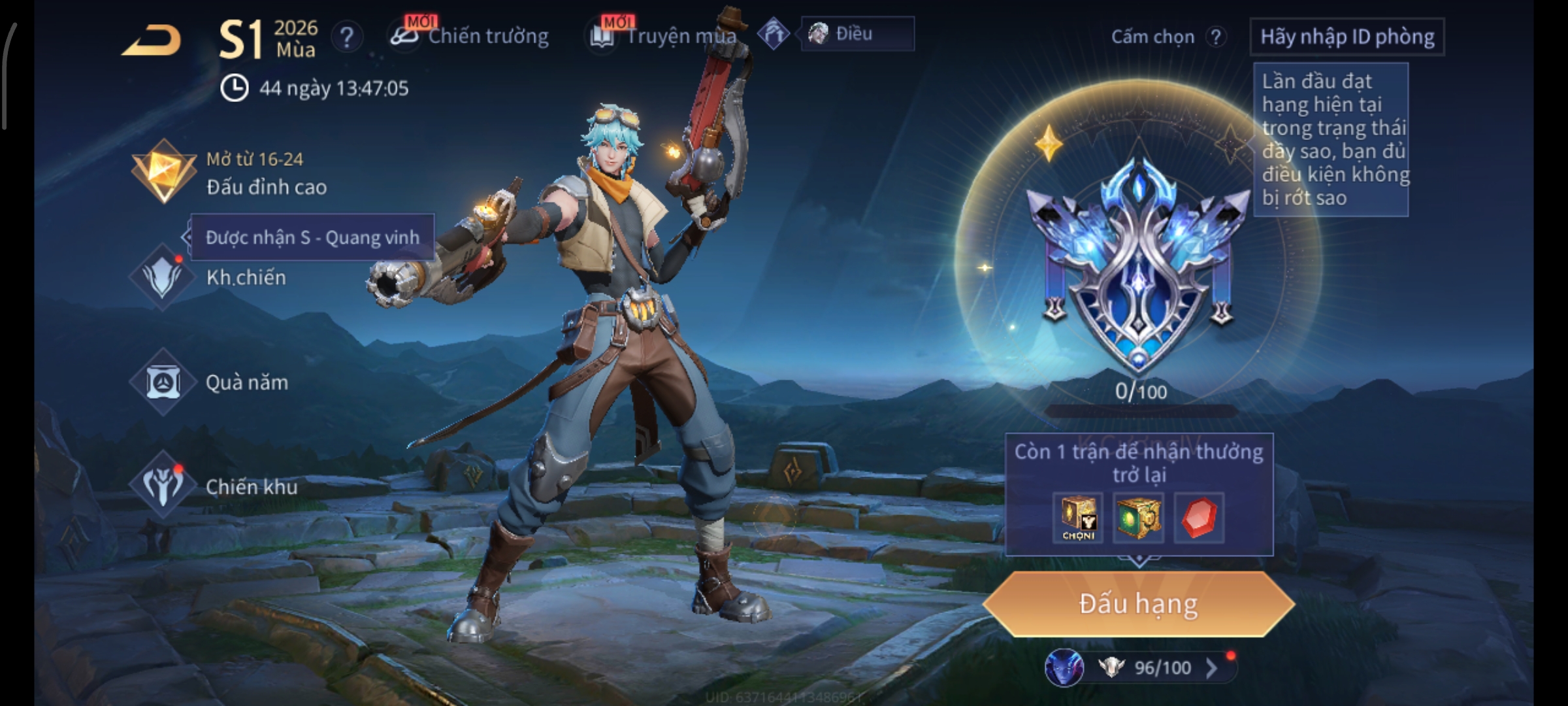Image resolution: width=1568 pixels, height=706 pixels.
Task: Select the red ruby gem reward
Action: pyautogui.click(x=1199, y=518)
